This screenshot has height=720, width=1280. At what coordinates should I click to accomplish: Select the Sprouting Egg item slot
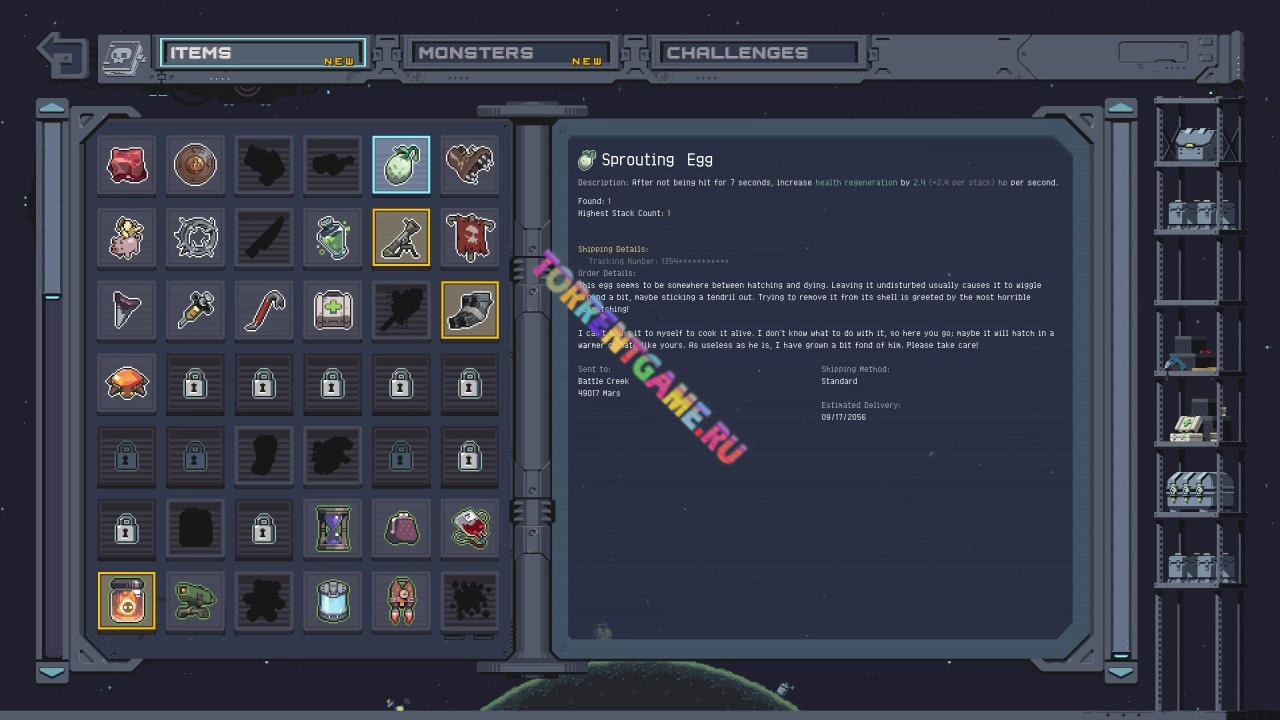[401, 164]
